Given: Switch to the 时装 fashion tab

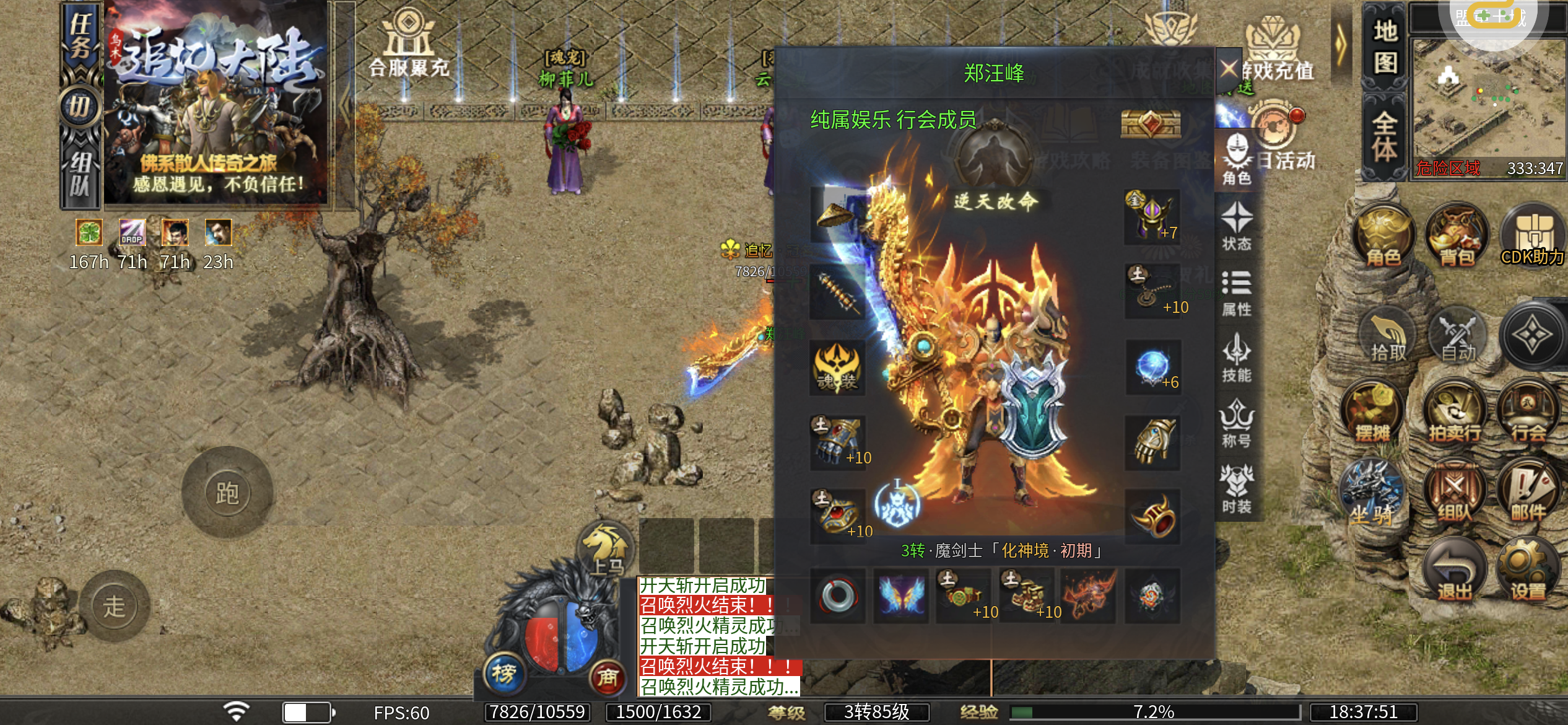Looking at the screenshot, I should [1236, 490].
